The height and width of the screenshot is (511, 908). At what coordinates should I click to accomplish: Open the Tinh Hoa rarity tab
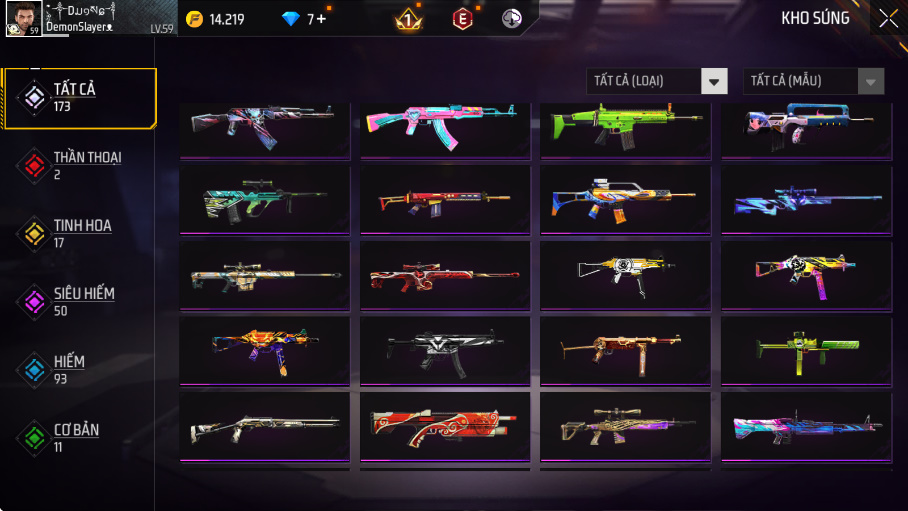[x=78, y=234]
